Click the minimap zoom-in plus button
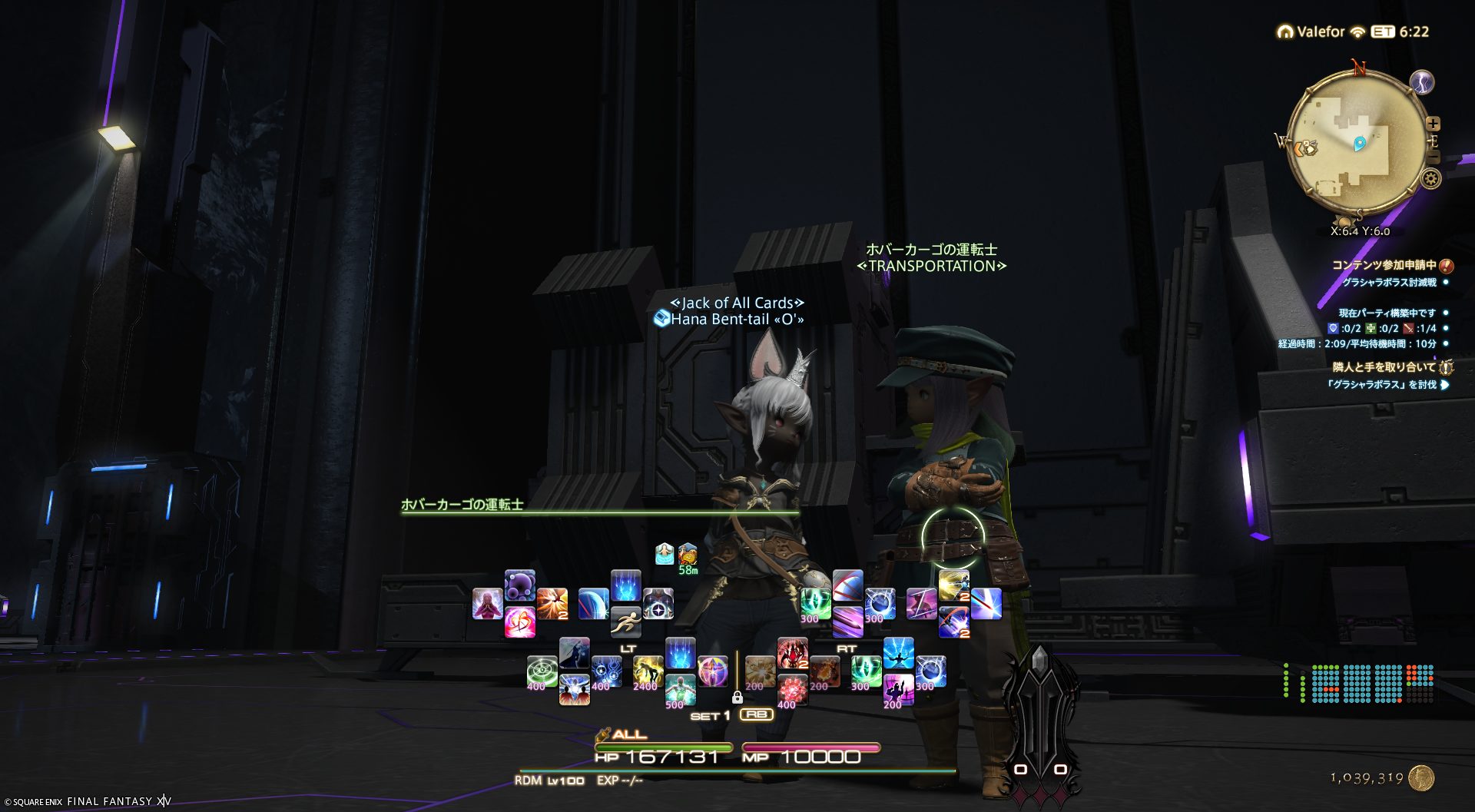 [x=1433, y=124]
